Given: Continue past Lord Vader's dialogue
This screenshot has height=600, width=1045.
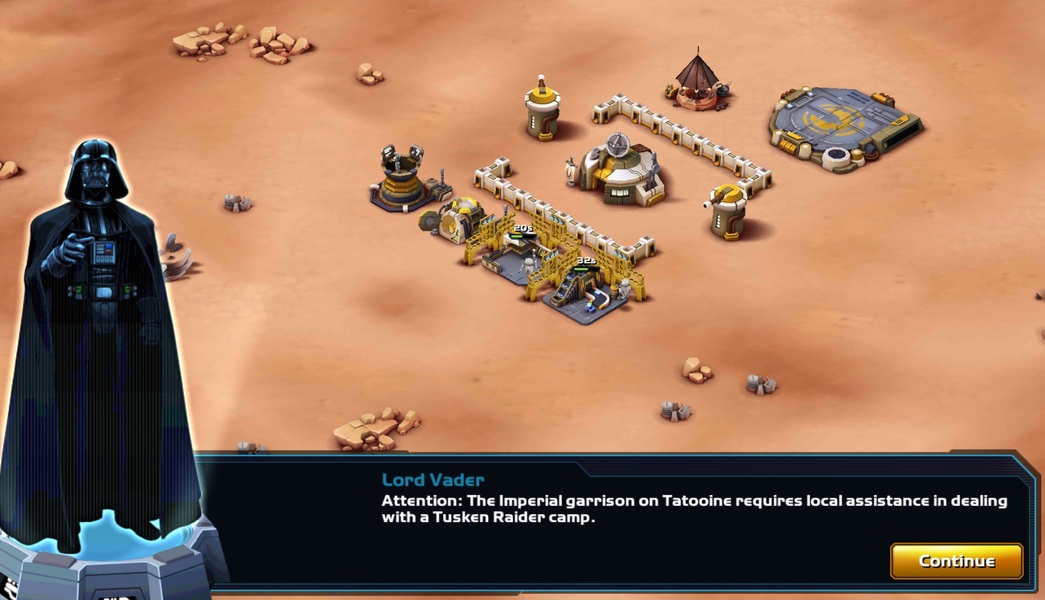Looking at the screenshot, I should pos(956,561).
